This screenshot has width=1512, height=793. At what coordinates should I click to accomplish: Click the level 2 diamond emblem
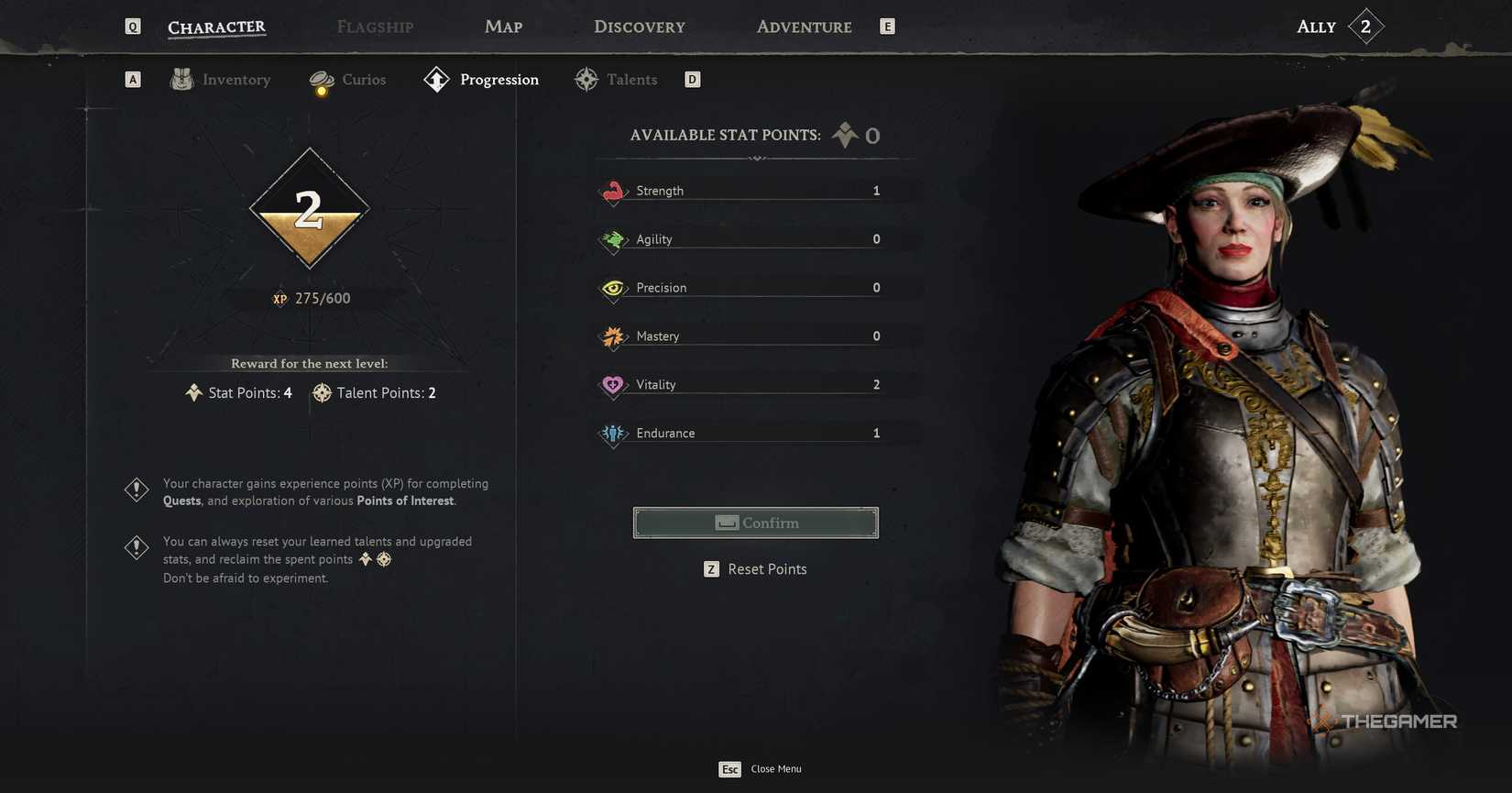coord(309,209)
